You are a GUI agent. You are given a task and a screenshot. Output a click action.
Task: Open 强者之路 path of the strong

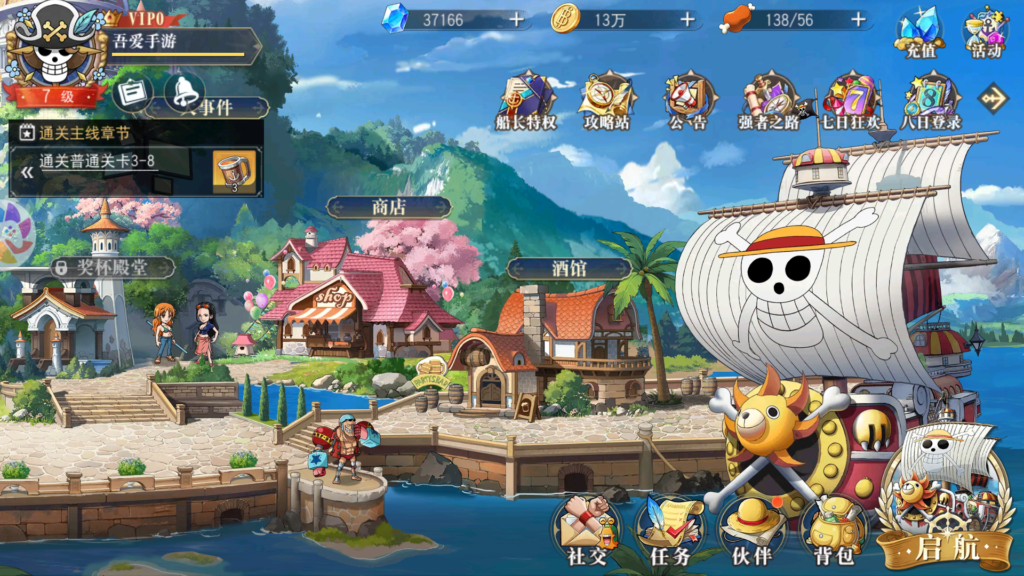(768, 101)
